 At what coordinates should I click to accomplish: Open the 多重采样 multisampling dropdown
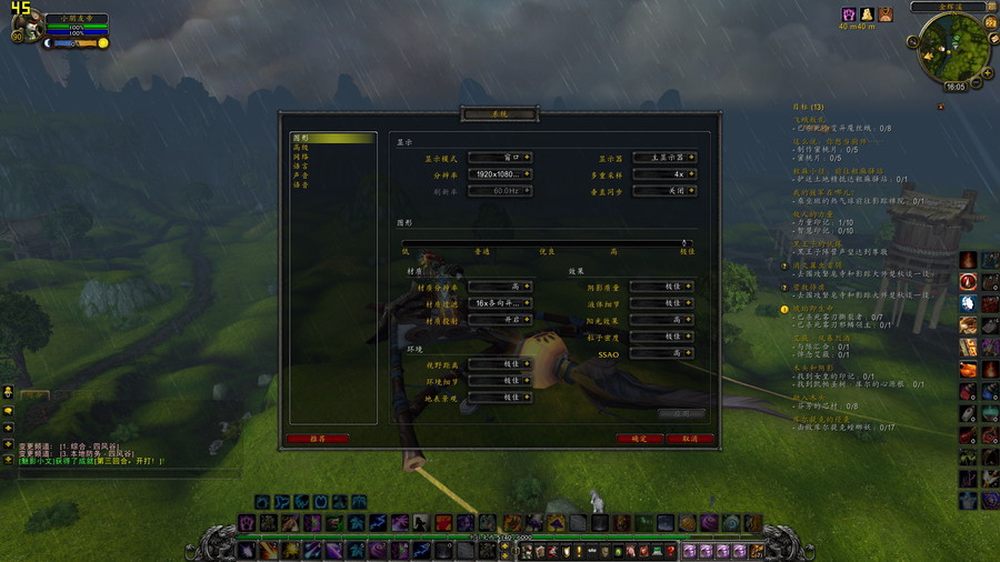pyautogui.click(x=664, y=174)
